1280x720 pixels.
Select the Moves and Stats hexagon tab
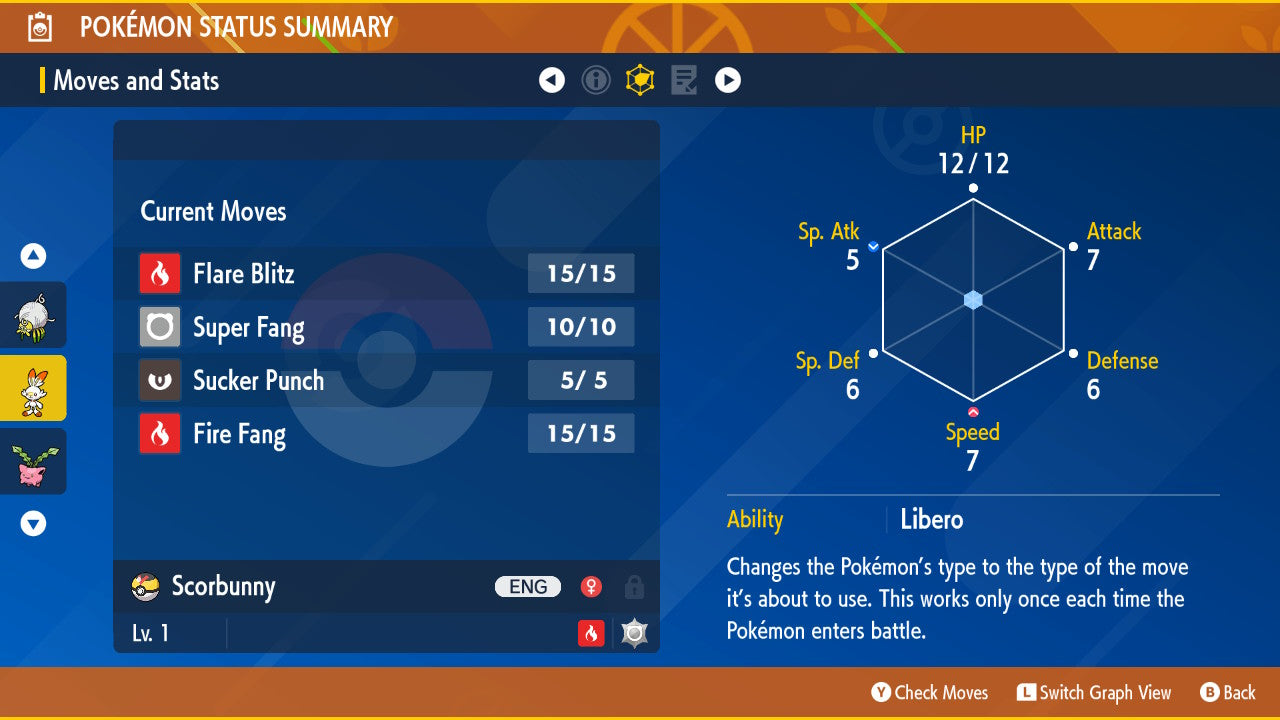click(x=640, y=80)
